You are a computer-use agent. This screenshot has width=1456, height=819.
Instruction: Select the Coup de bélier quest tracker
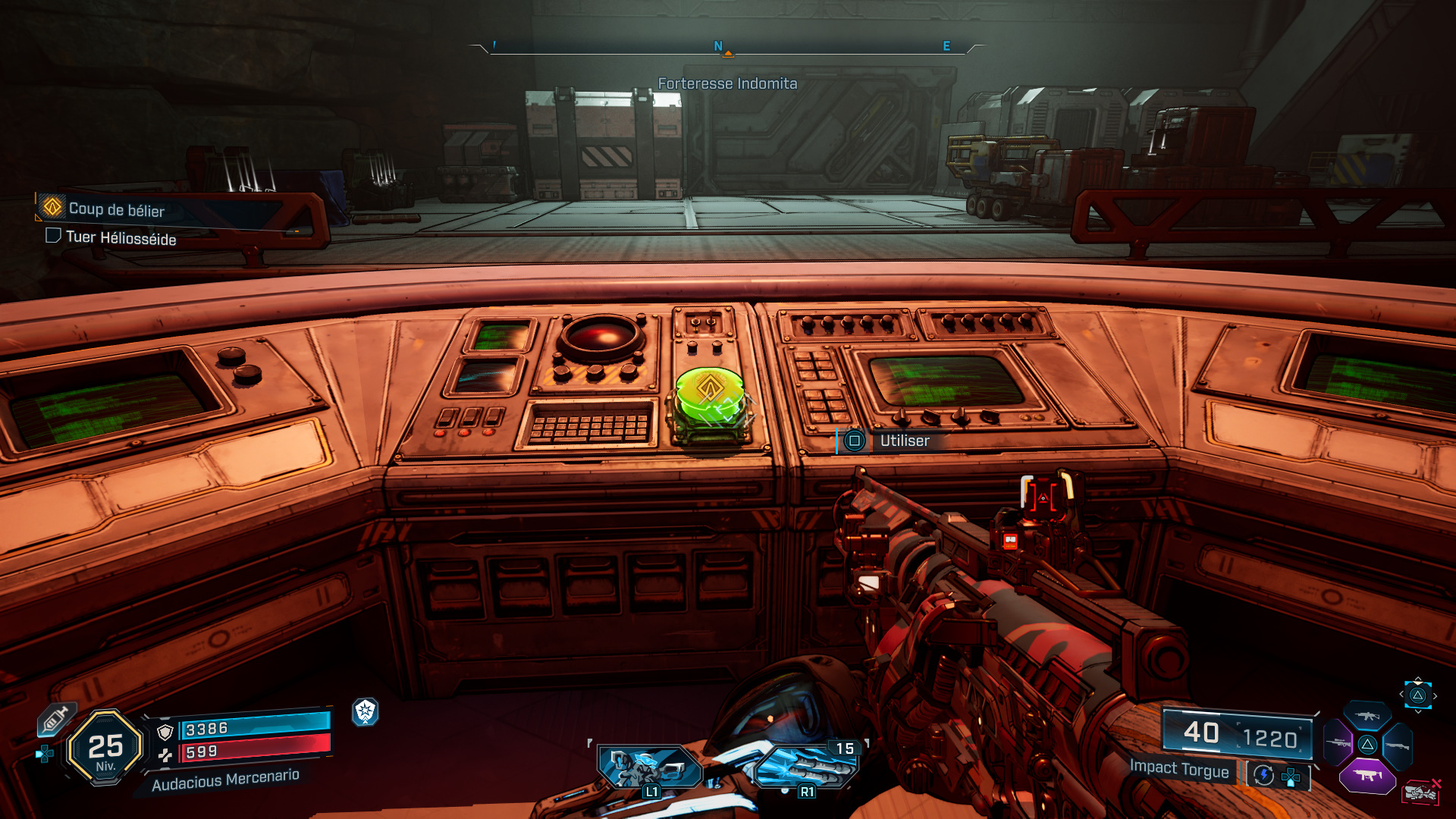point(116,209)
